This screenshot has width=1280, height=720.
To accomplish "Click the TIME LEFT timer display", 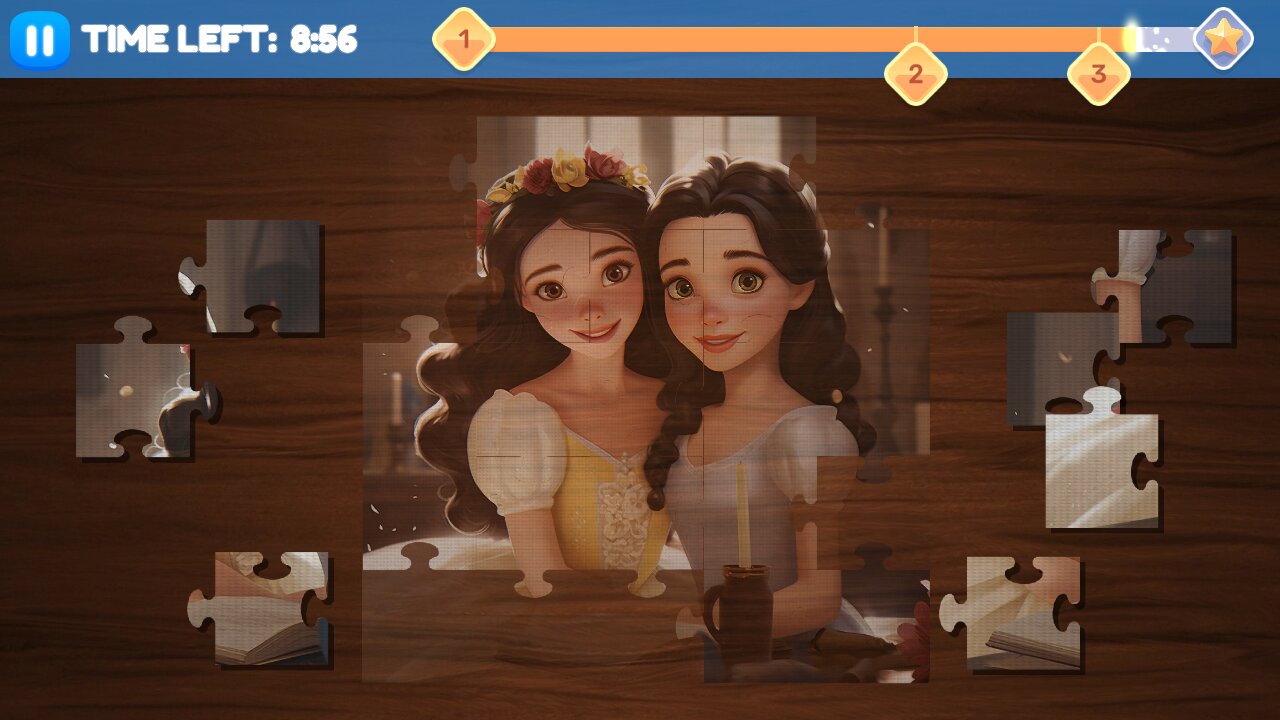I will coord(220,40).
